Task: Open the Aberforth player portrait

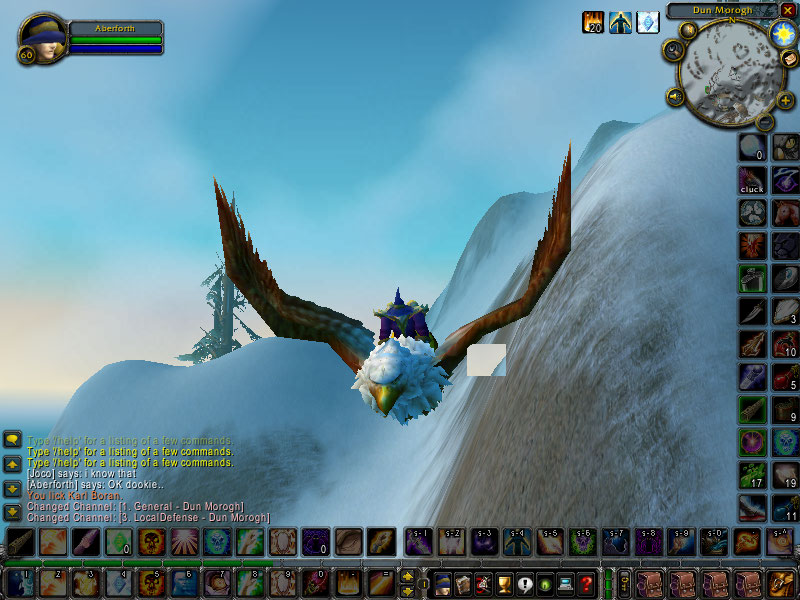Action: (x=41, y=38)
